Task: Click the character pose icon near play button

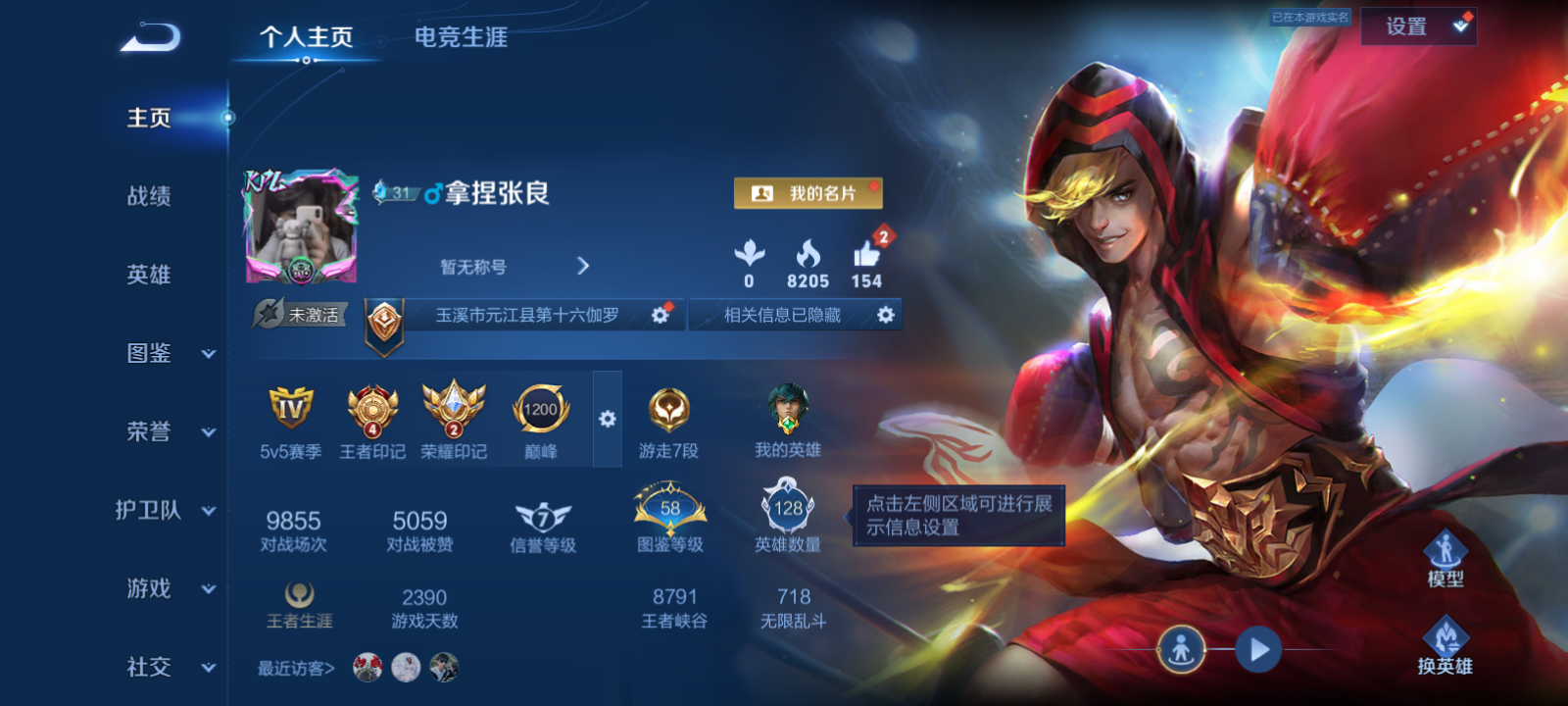Action: coord(1184,647)
